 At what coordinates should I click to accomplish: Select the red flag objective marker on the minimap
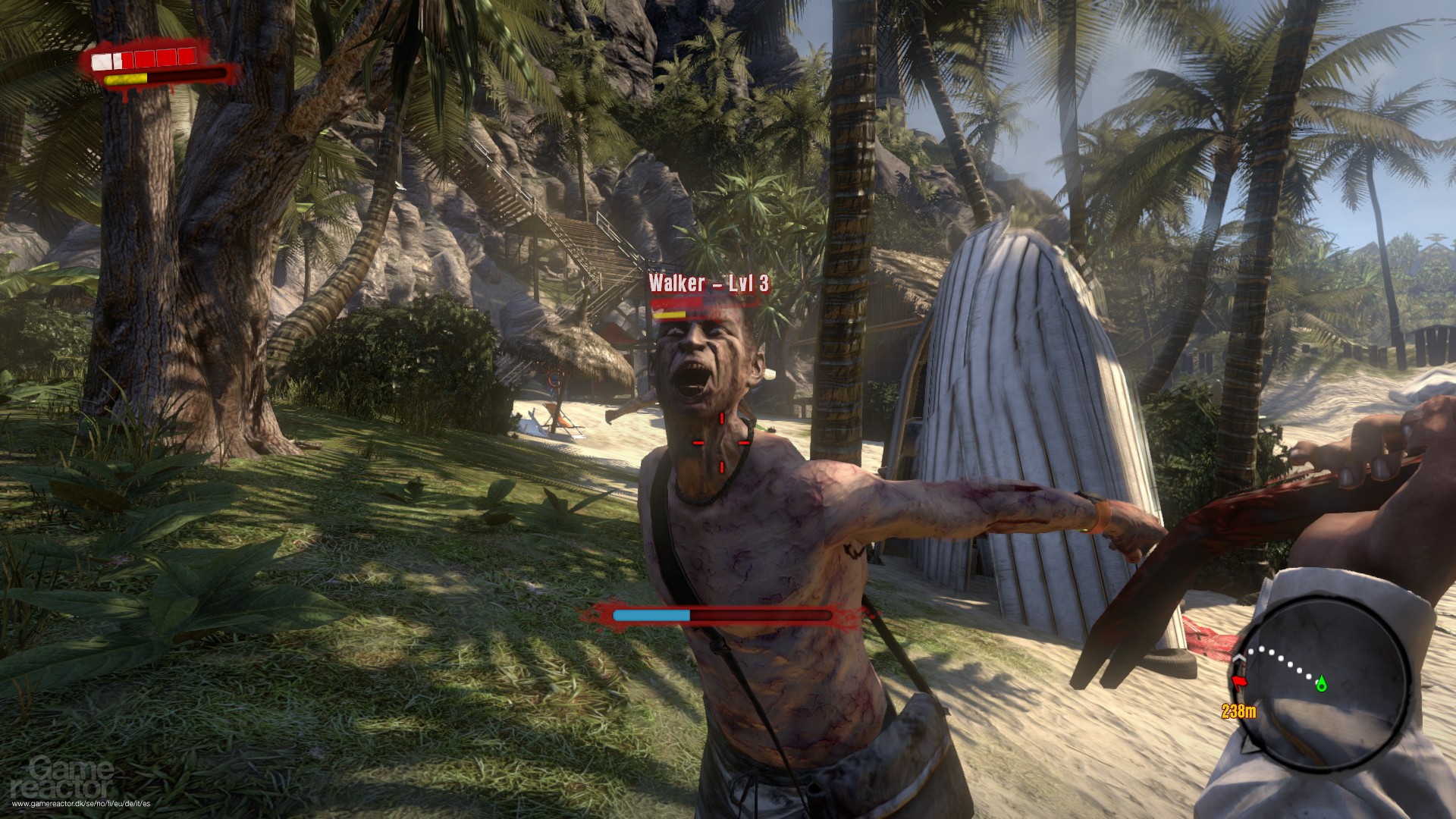[1239, 681]
